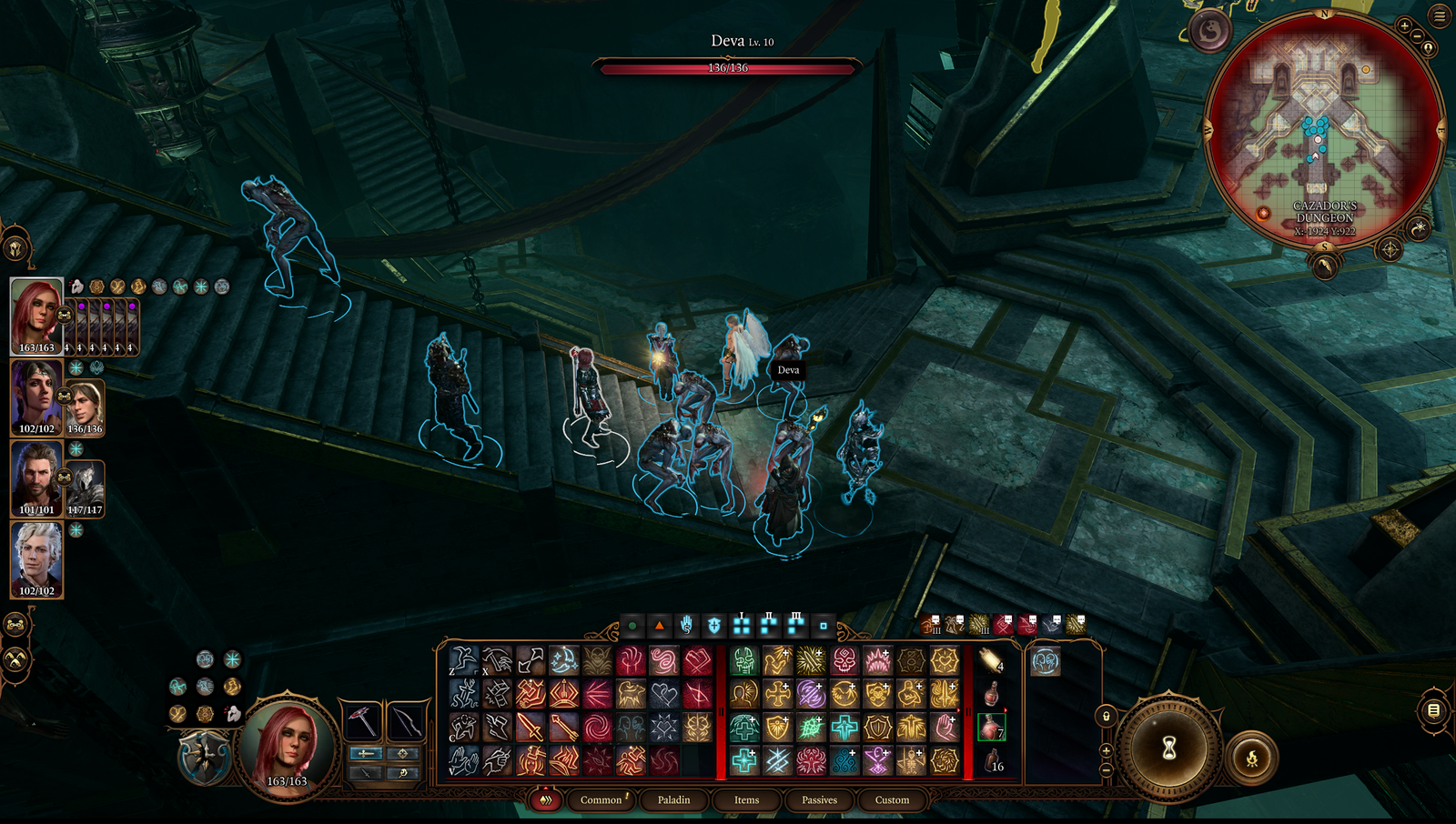
Task: Use the scroll item with count 4
Action: [x=991, y=661]
